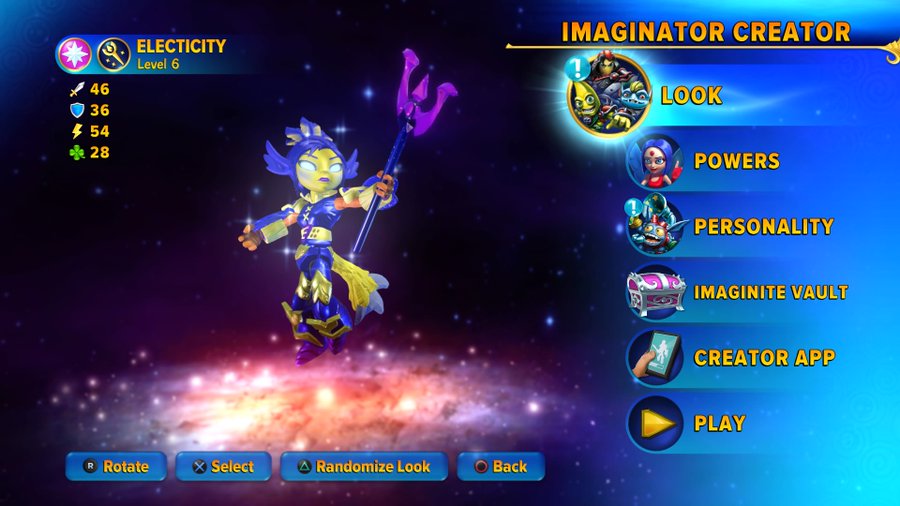Open the Look menu entry
900x506 pixels.
(690, 96)
